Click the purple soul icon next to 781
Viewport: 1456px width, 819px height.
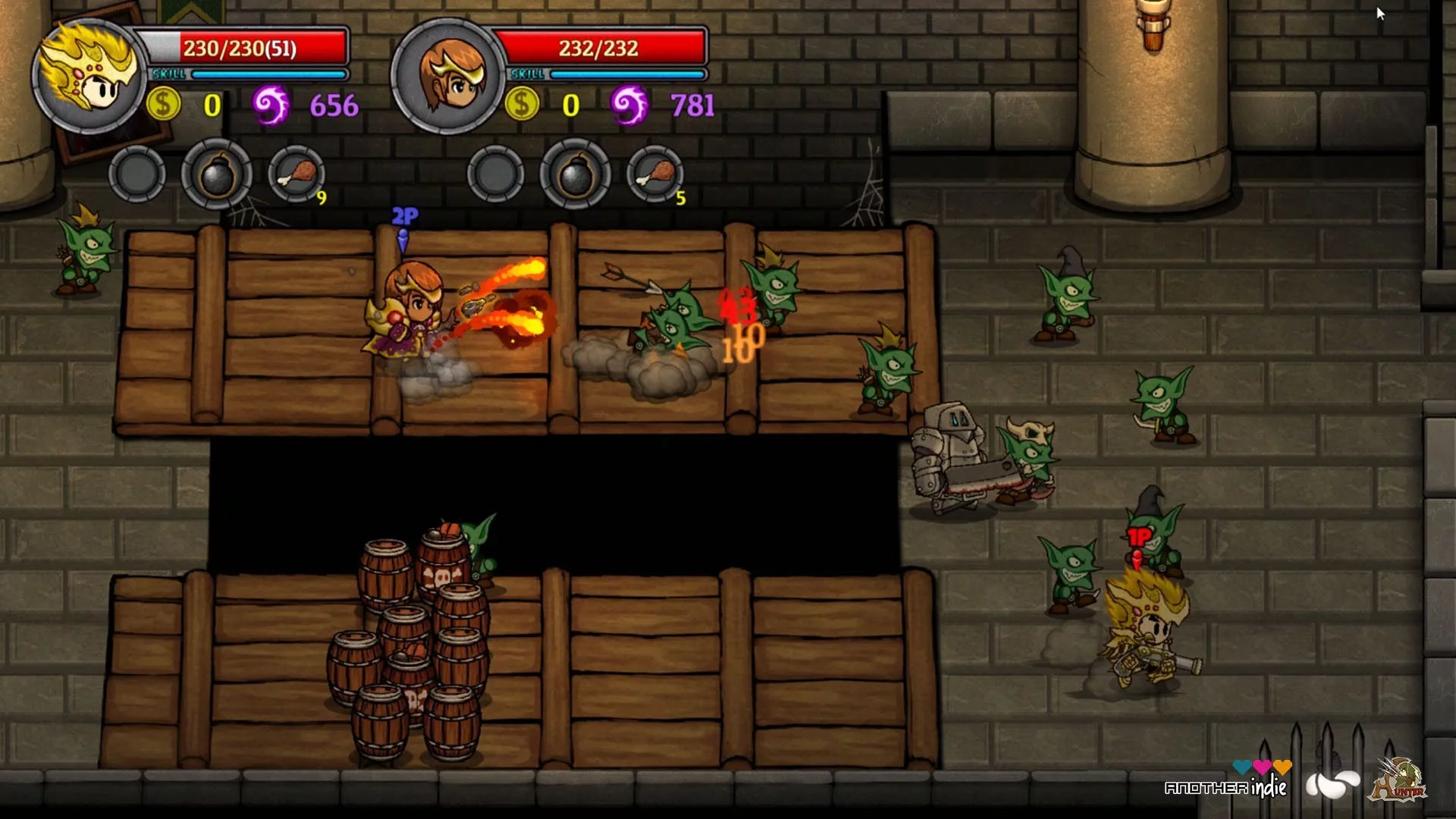click(630, 105)
